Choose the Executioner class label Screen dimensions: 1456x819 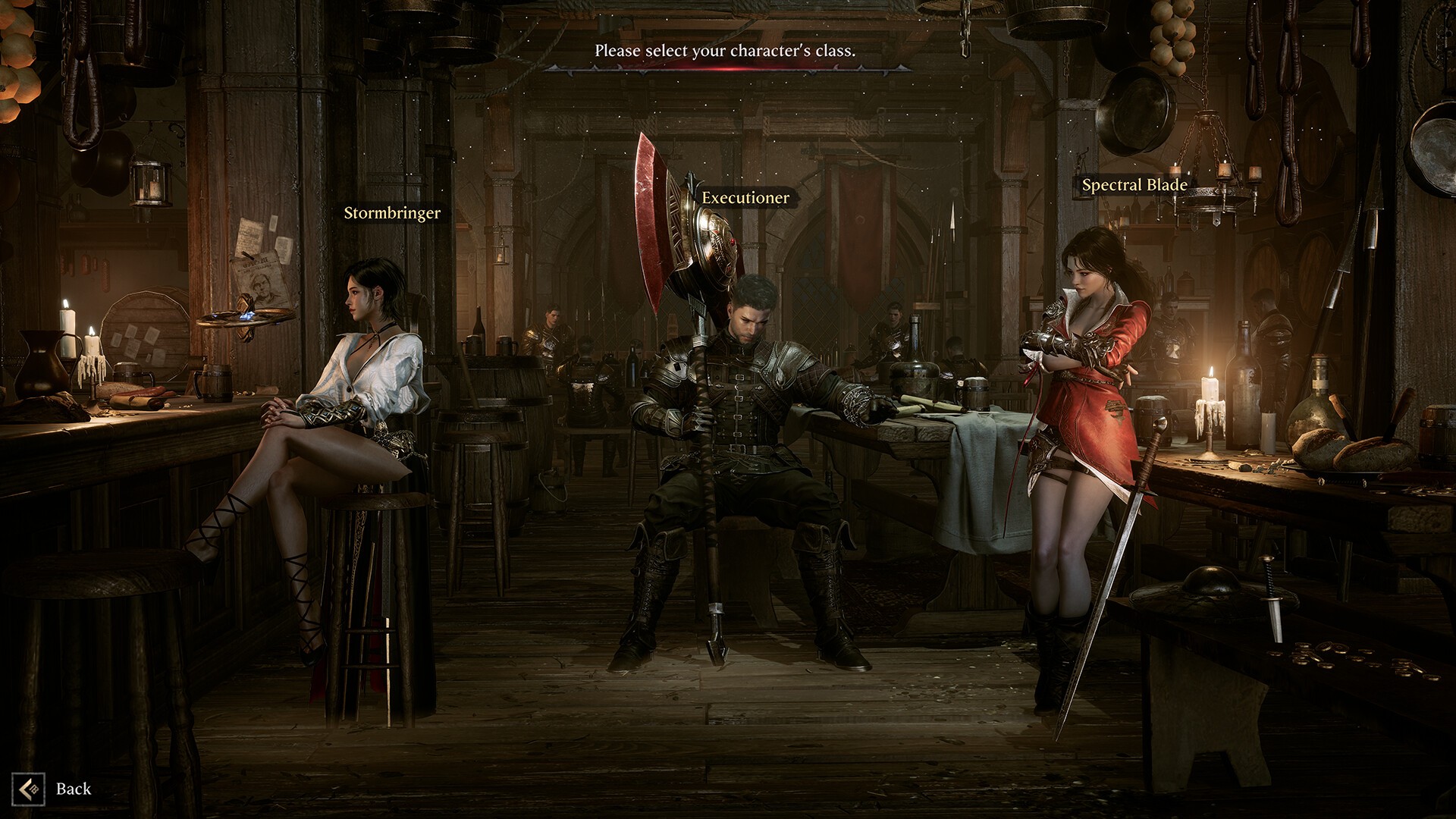745,198
